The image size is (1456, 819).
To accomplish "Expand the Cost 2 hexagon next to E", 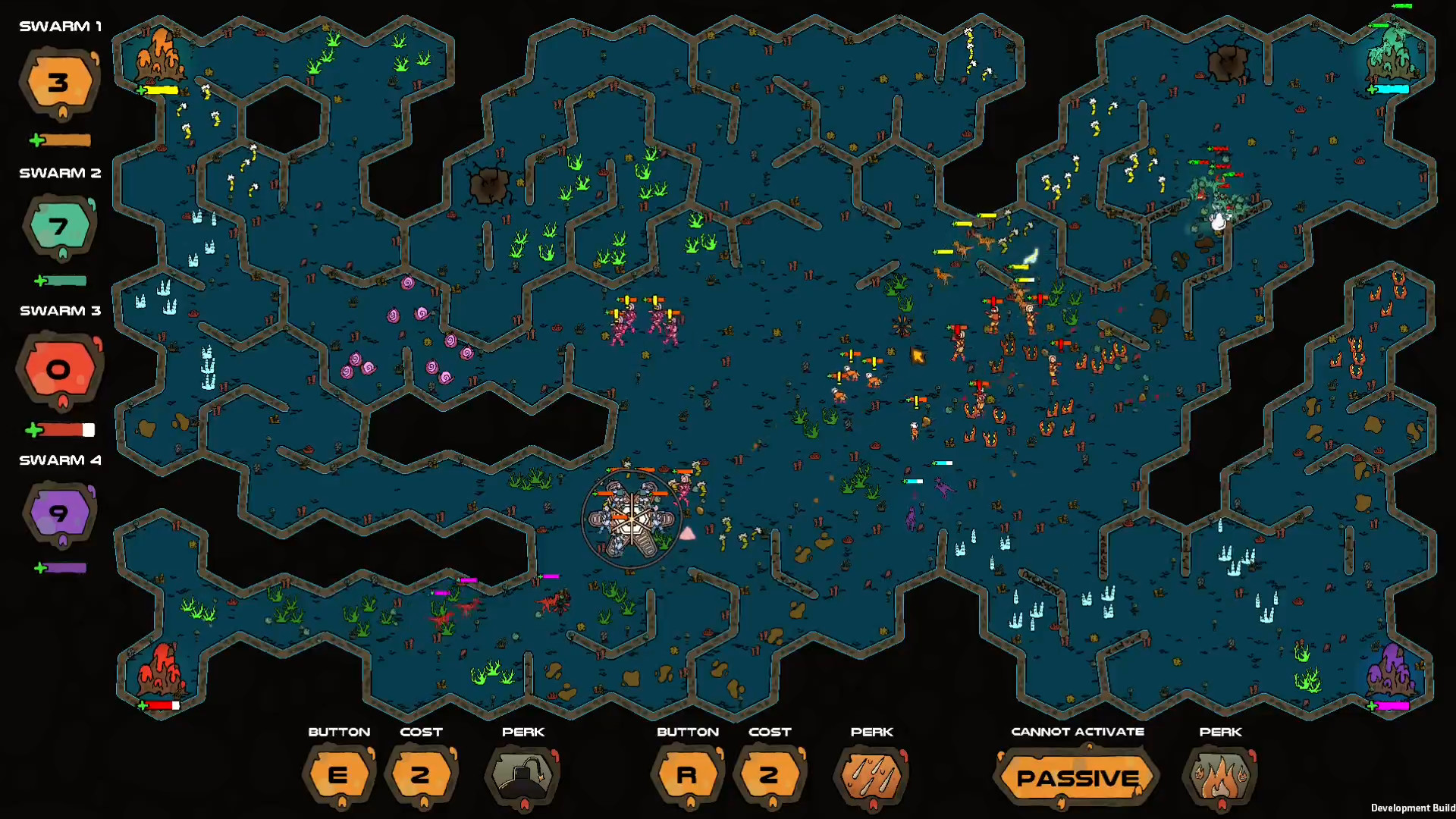I will pos(422,775).
